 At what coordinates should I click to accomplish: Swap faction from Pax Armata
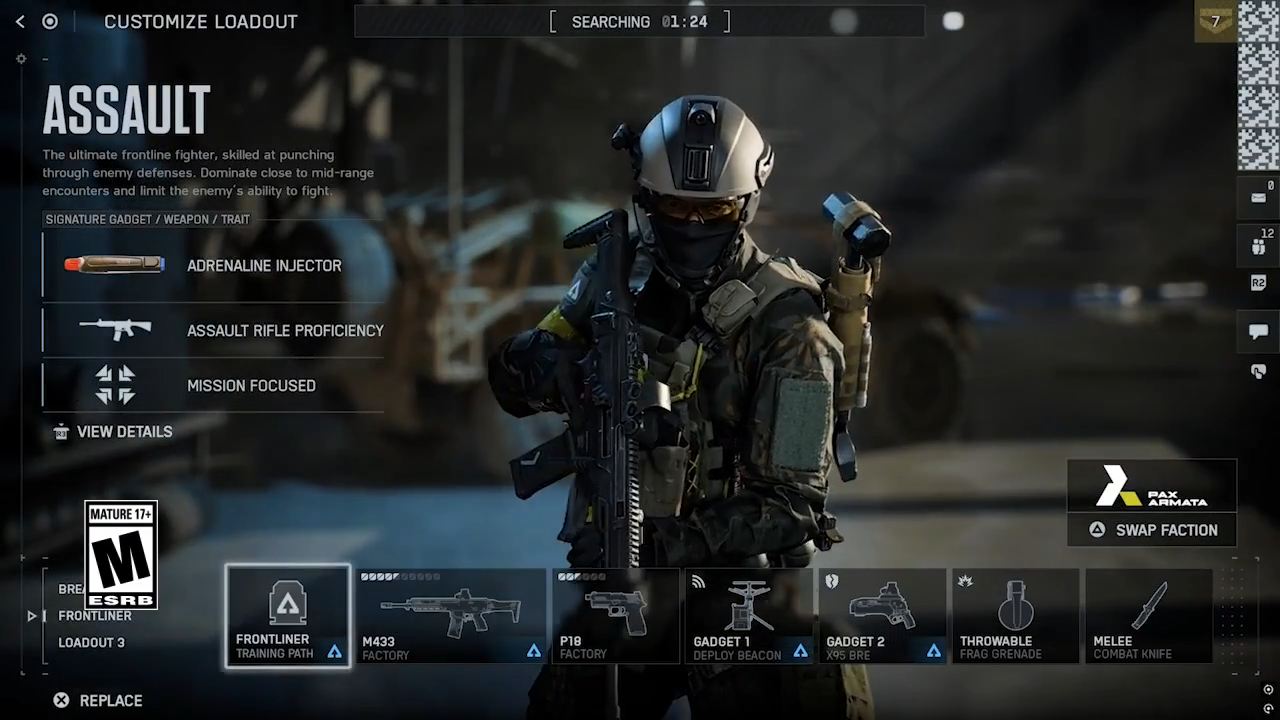point(1152,530)
